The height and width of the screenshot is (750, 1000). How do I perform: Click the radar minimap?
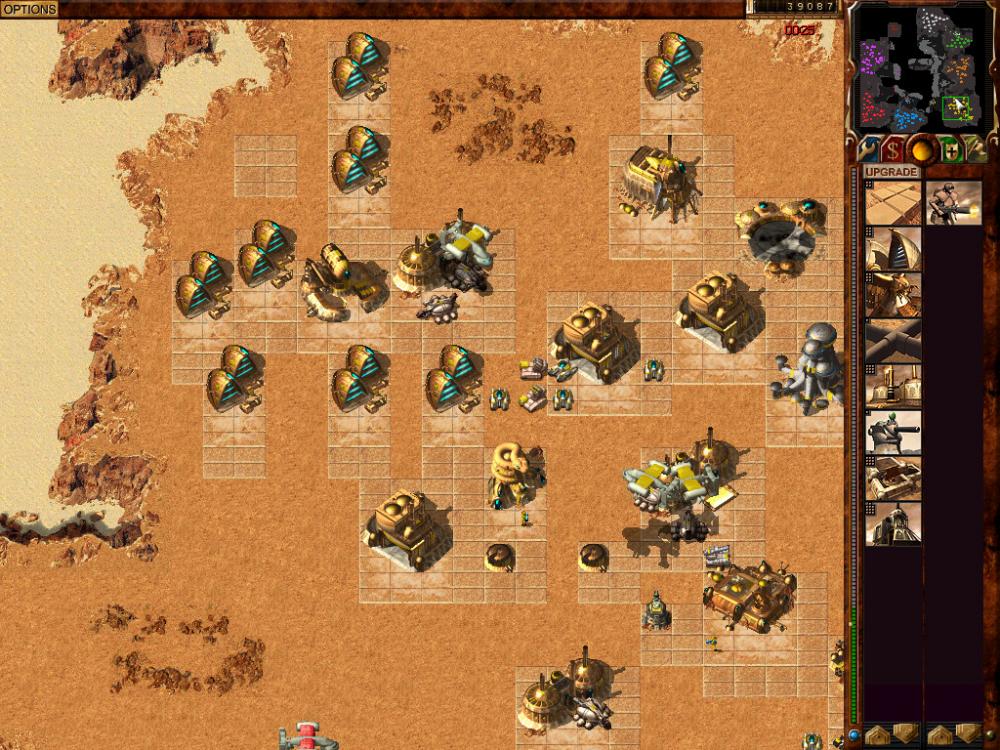click(923, 66)
